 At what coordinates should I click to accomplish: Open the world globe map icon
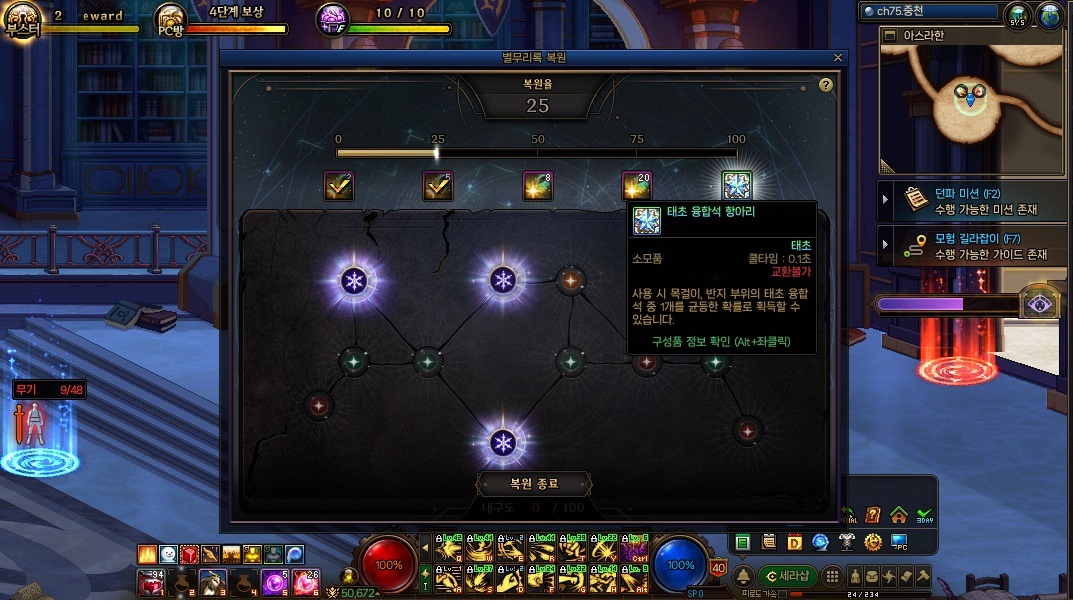1049,17
